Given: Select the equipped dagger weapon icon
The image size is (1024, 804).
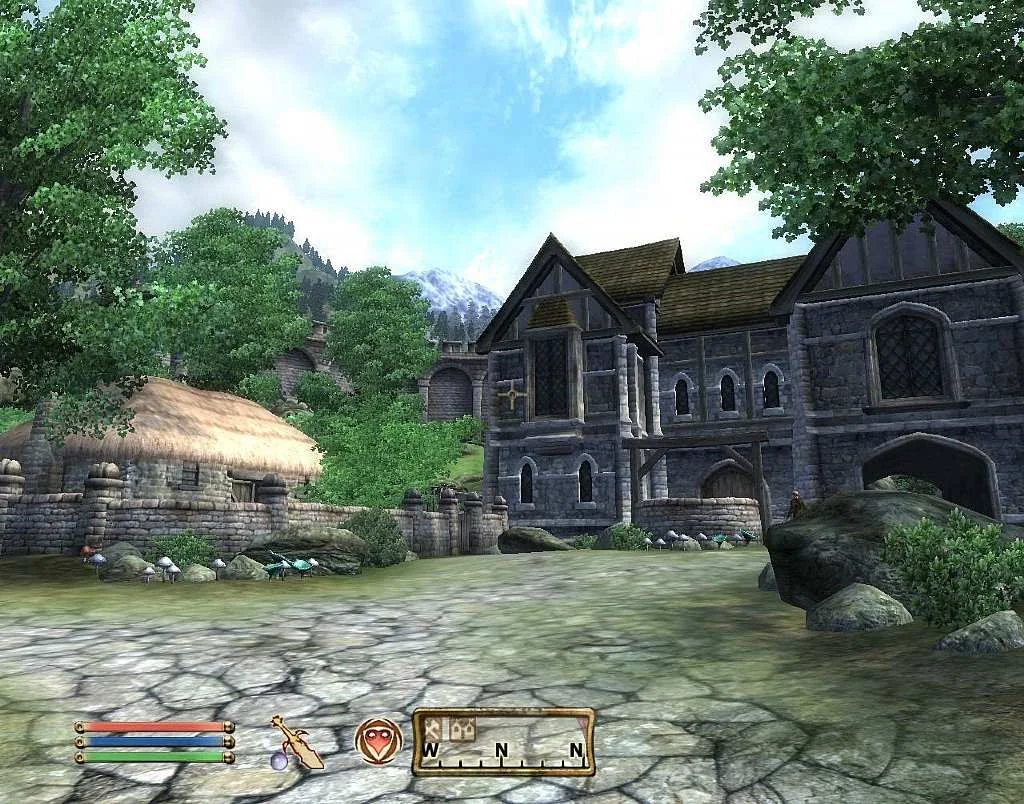Looking at the screenshot, I should click(296, 742).
